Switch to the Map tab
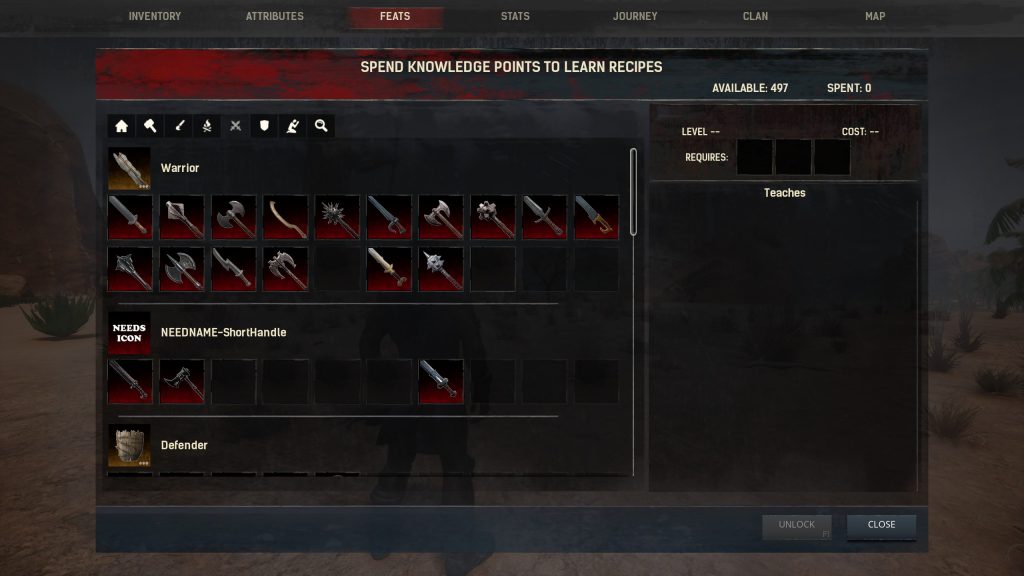 pos(875,17)
